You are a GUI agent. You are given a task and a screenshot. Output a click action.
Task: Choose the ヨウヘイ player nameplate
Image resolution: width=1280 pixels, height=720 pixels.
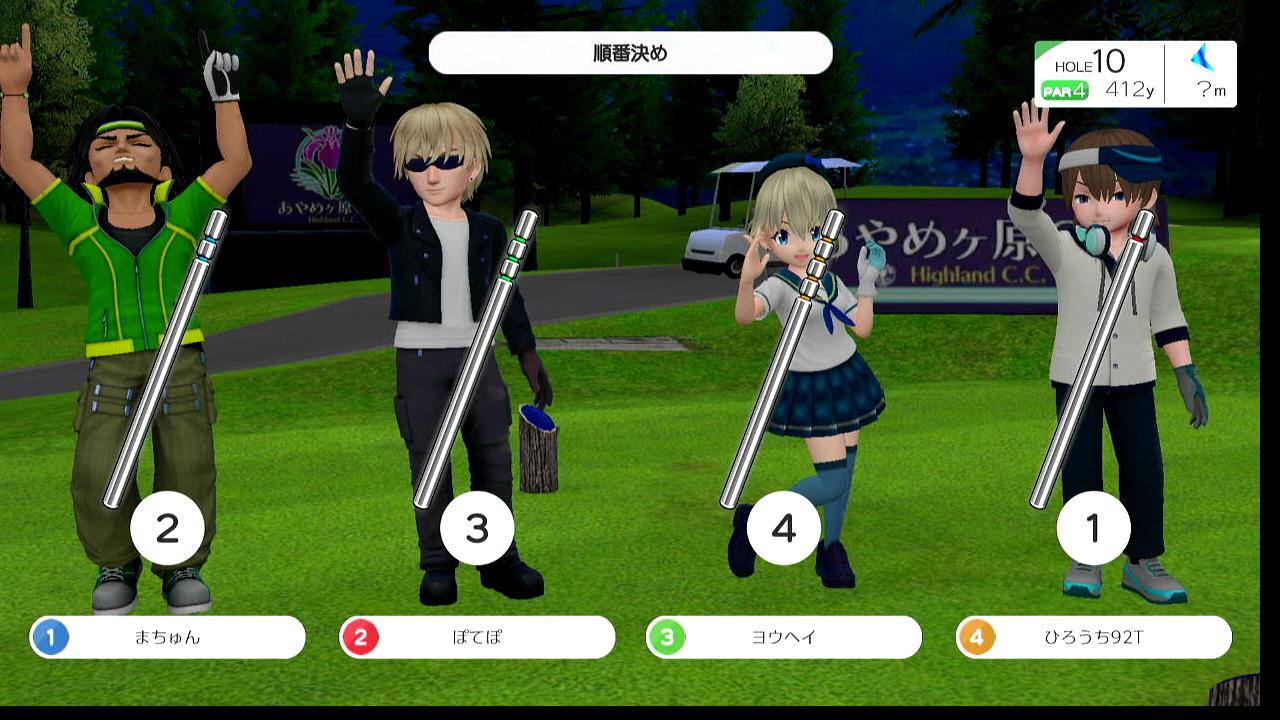[x=784, y=637]
